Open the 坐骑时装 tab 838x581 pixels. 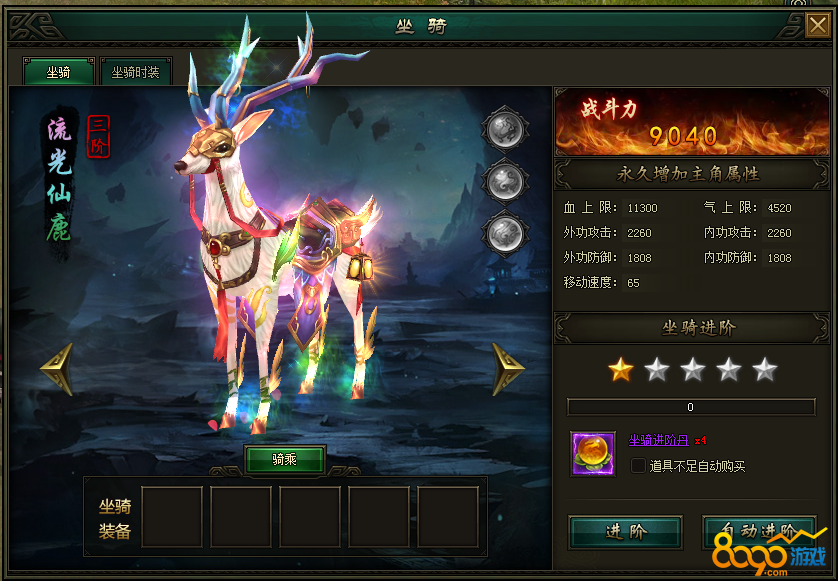pyautogui.click(x=135, y=72)
